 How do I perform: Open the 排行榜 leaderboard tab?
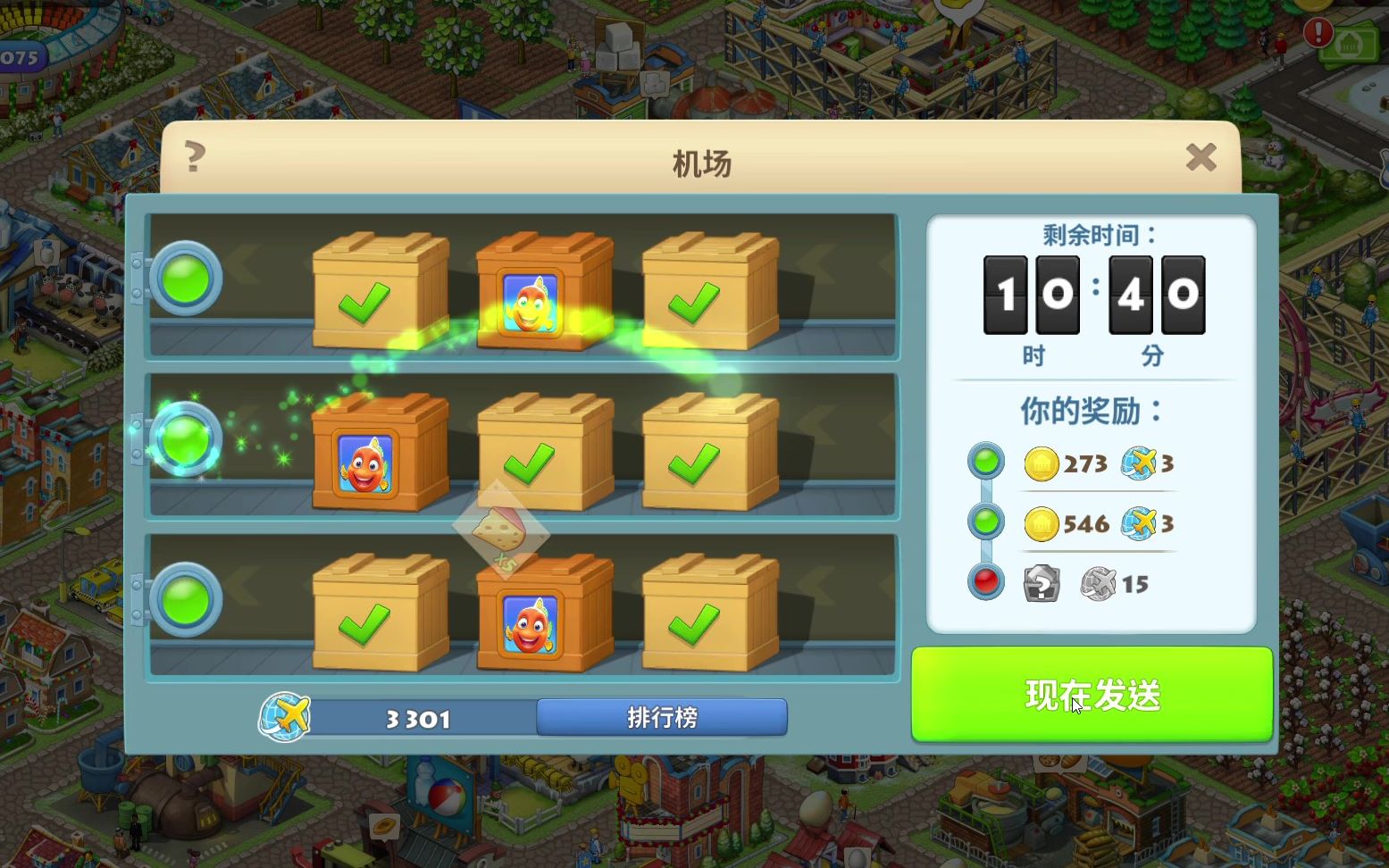pyautogui.click(x=661, y=717)
